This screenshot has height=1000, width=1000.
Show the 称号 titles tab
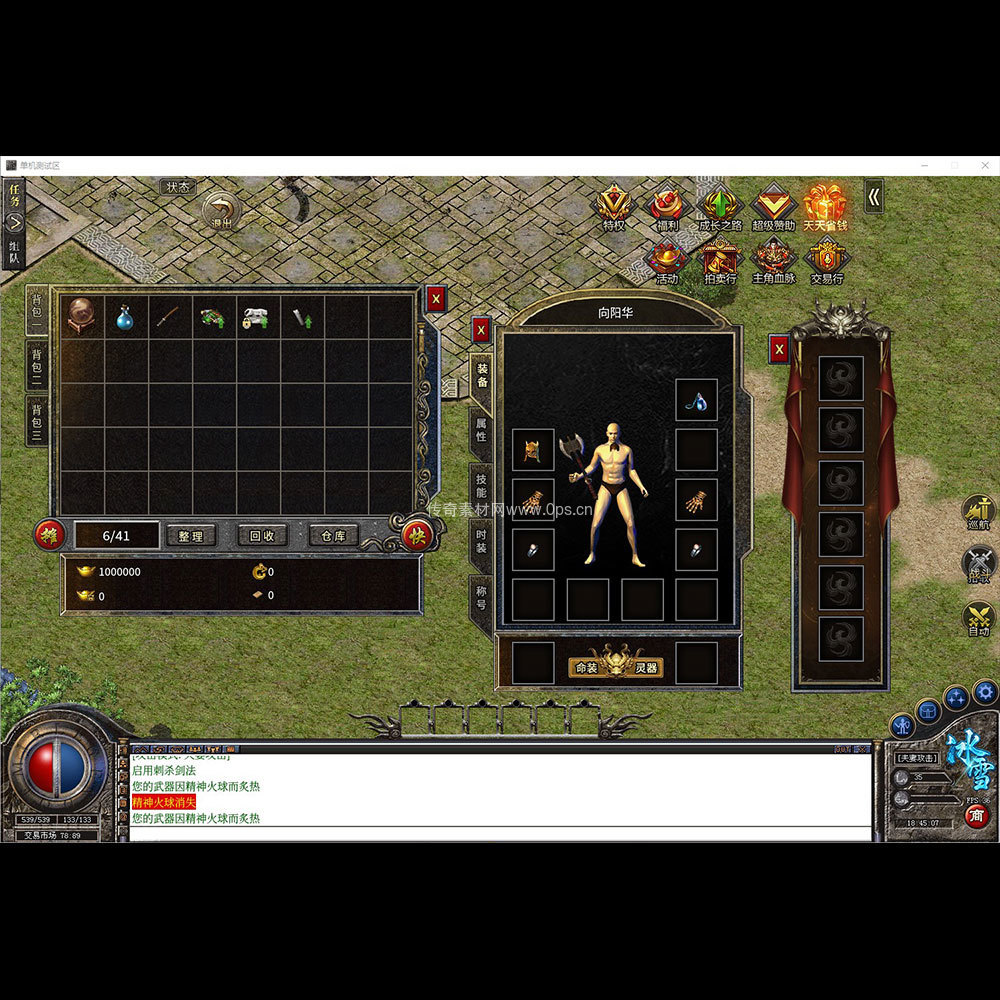tap(481, 598)
